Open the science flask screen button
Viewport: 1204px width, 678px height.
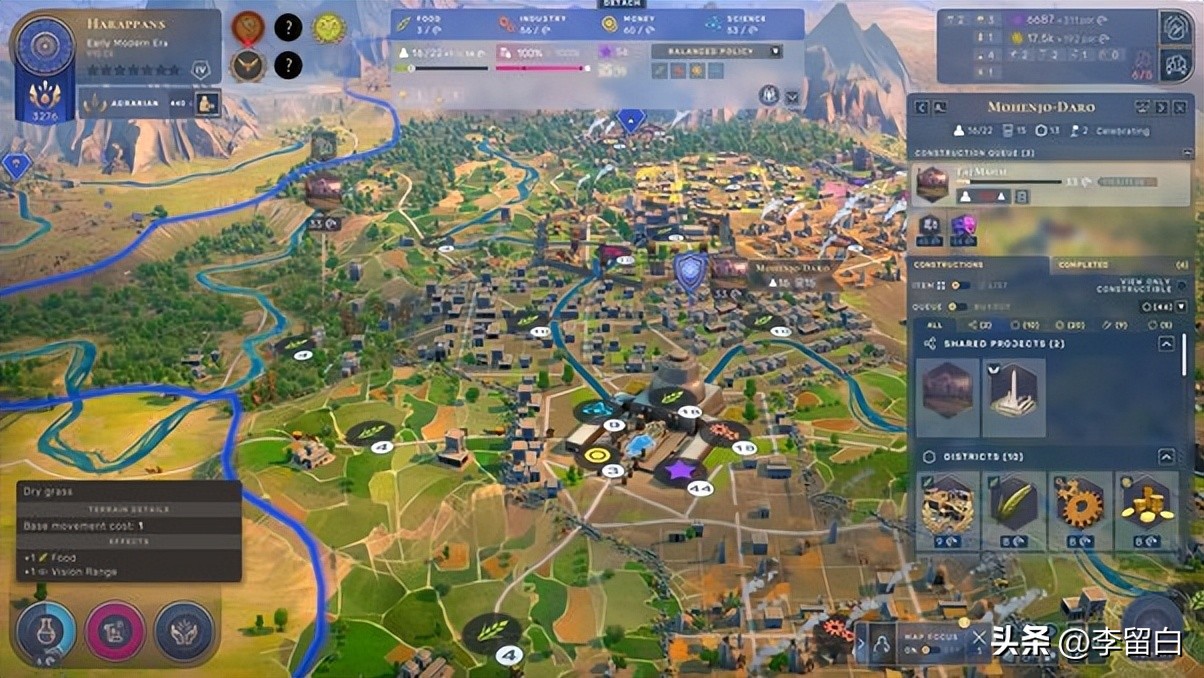click(x=44, y=632)
